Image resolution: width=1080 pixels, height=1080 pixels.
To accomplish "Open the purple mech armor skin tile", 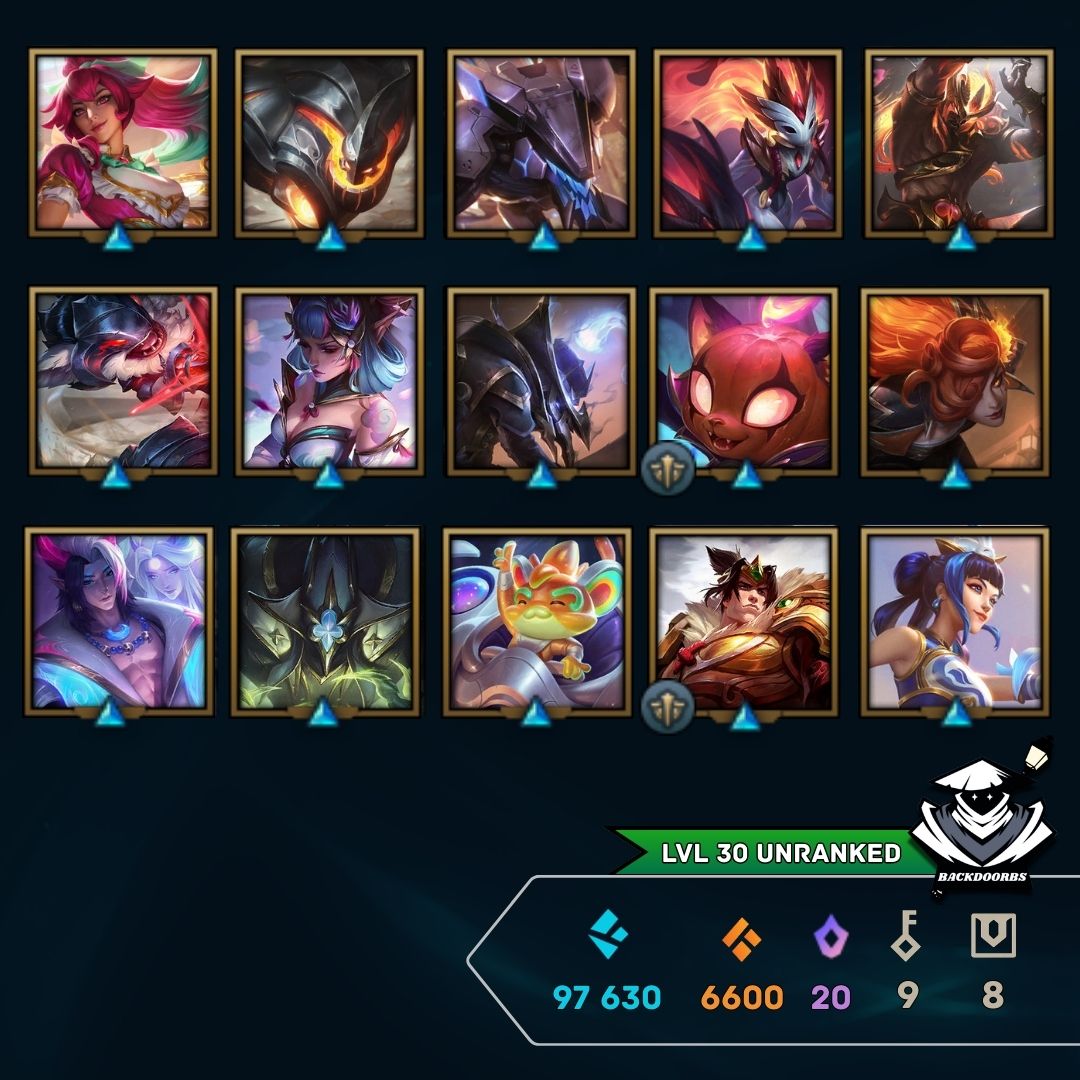I will point(541,143).
